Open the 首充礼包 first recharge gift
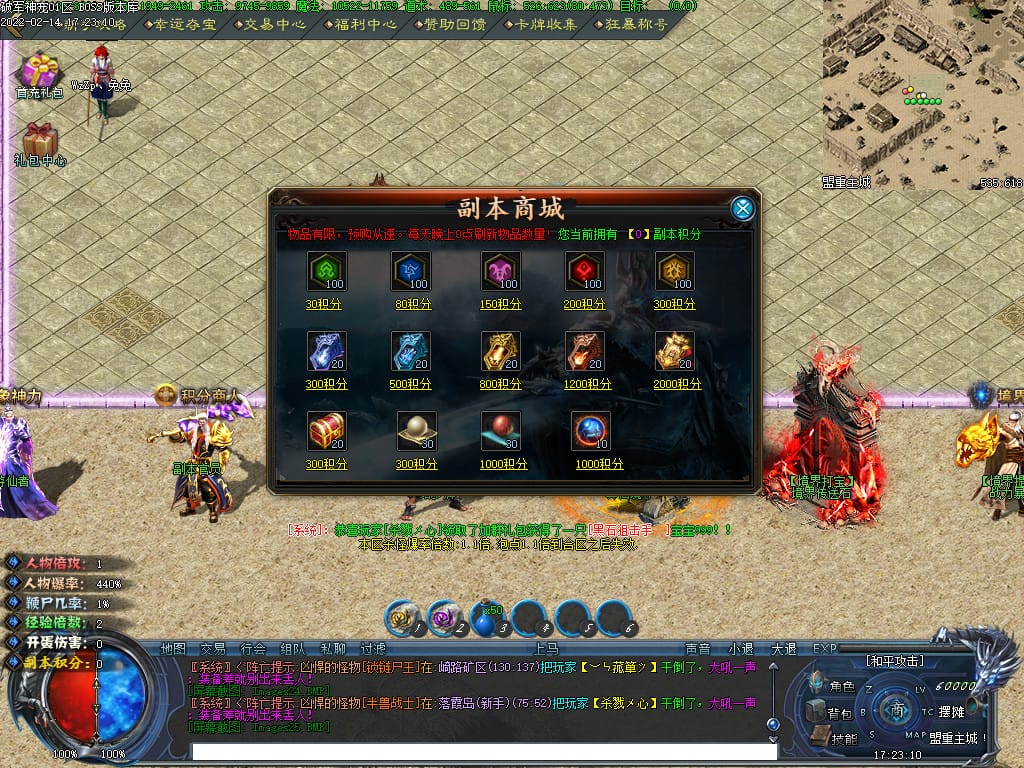This screenshot has width=1024, height=768. tap(40, 76)
